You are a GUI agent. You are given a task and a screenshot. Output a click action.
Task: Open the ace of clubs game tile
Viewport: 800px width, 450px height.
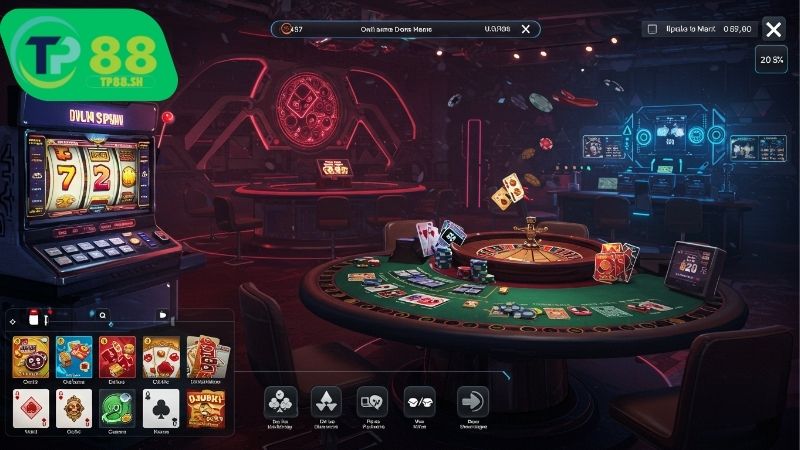pos(162,408)
